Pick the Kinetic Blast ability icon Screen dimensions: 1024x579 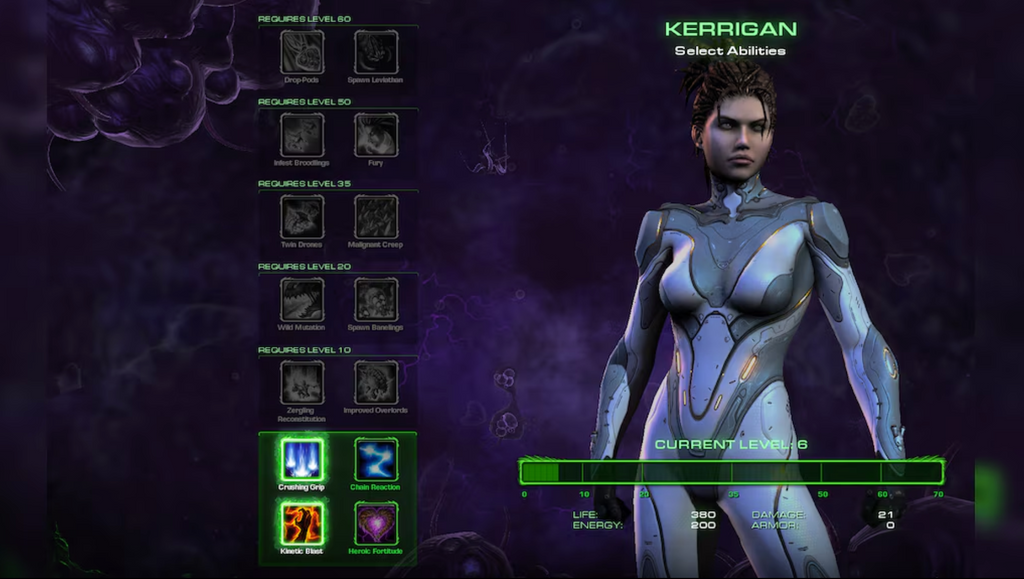302,523
